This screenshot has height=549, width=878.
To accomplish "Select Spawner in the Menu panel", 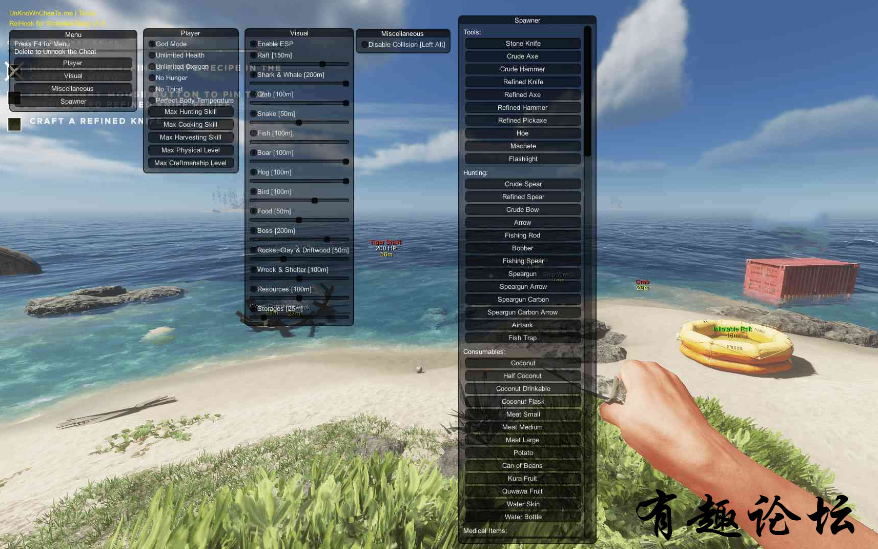I will tap(73, 101).
